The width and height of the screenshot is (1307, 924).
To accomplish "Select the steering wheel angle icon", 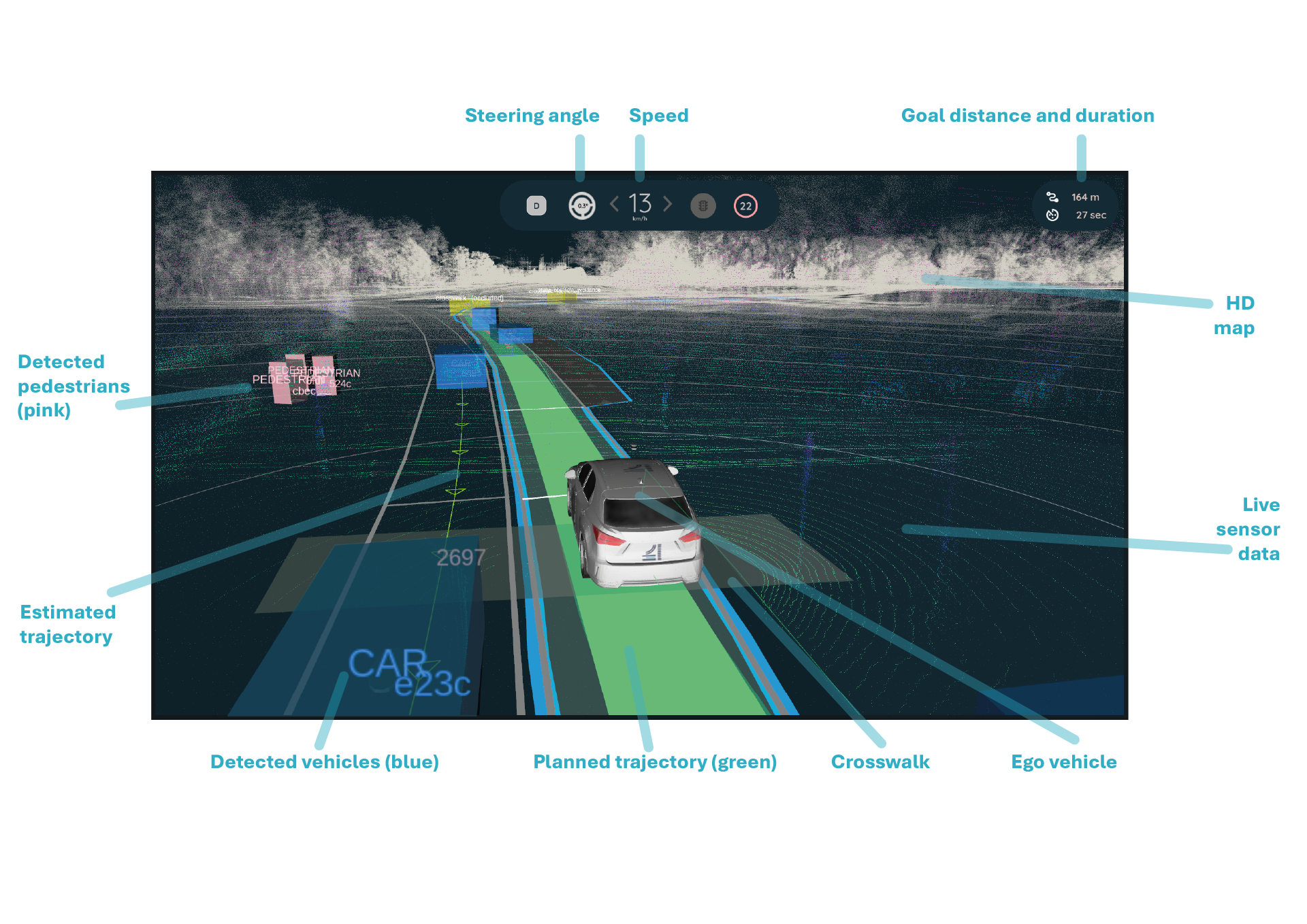I will (582, 205).
